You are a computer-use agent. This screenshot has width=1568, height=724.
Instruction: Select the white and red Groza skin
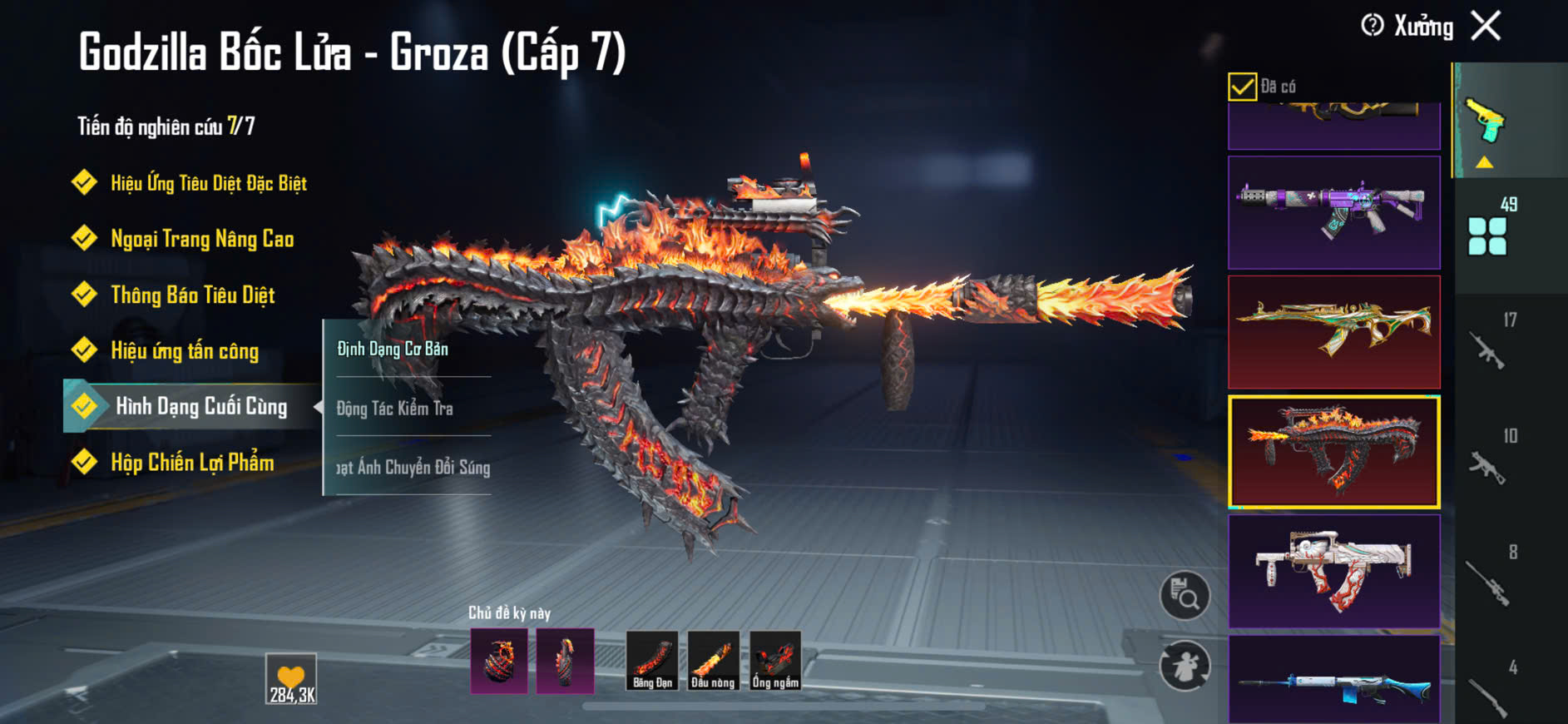coord(1333,571)
